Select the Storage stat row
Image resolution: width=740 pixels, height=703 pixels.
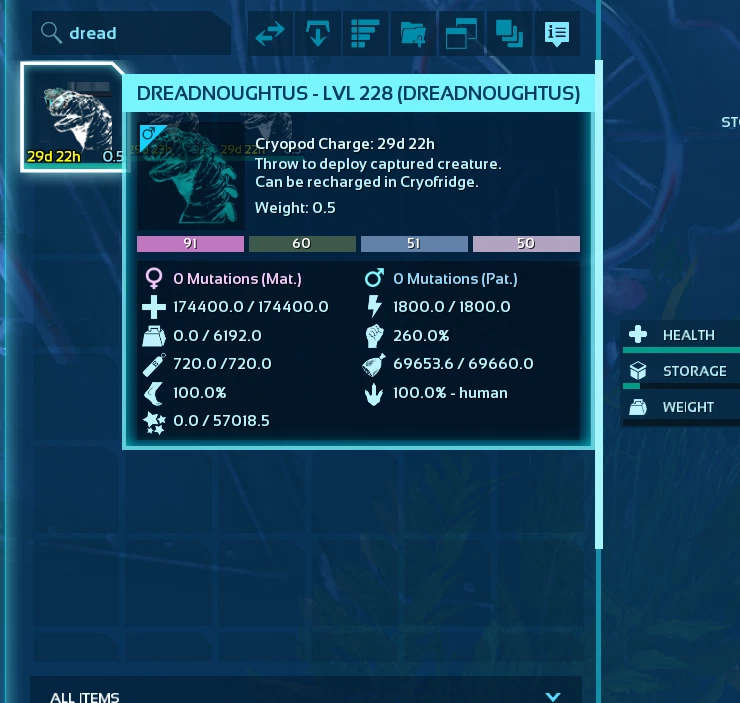click(x=685, y=371)
